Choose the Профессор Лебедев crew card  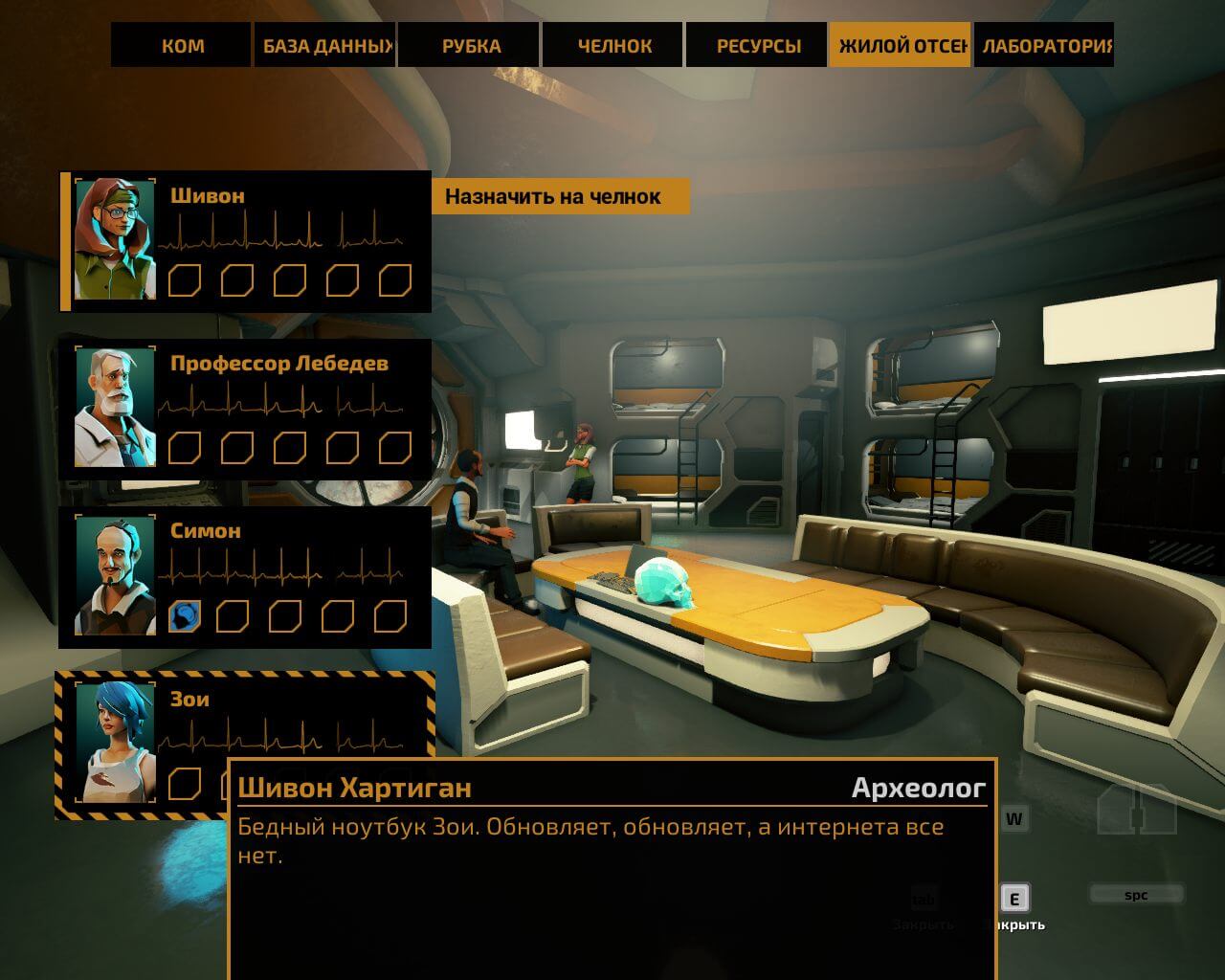click(287, 409)
